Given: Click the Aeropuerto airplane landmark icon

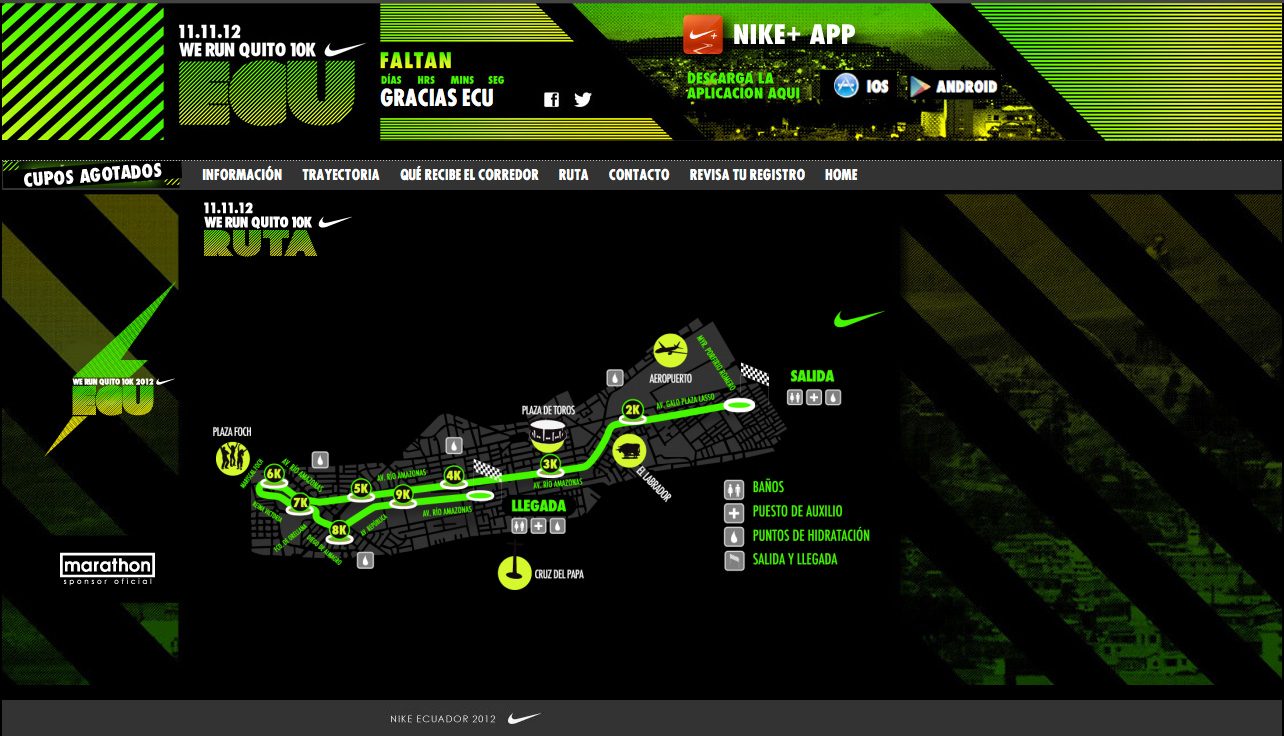Looking at the screenshot, I should click(672, 350).
